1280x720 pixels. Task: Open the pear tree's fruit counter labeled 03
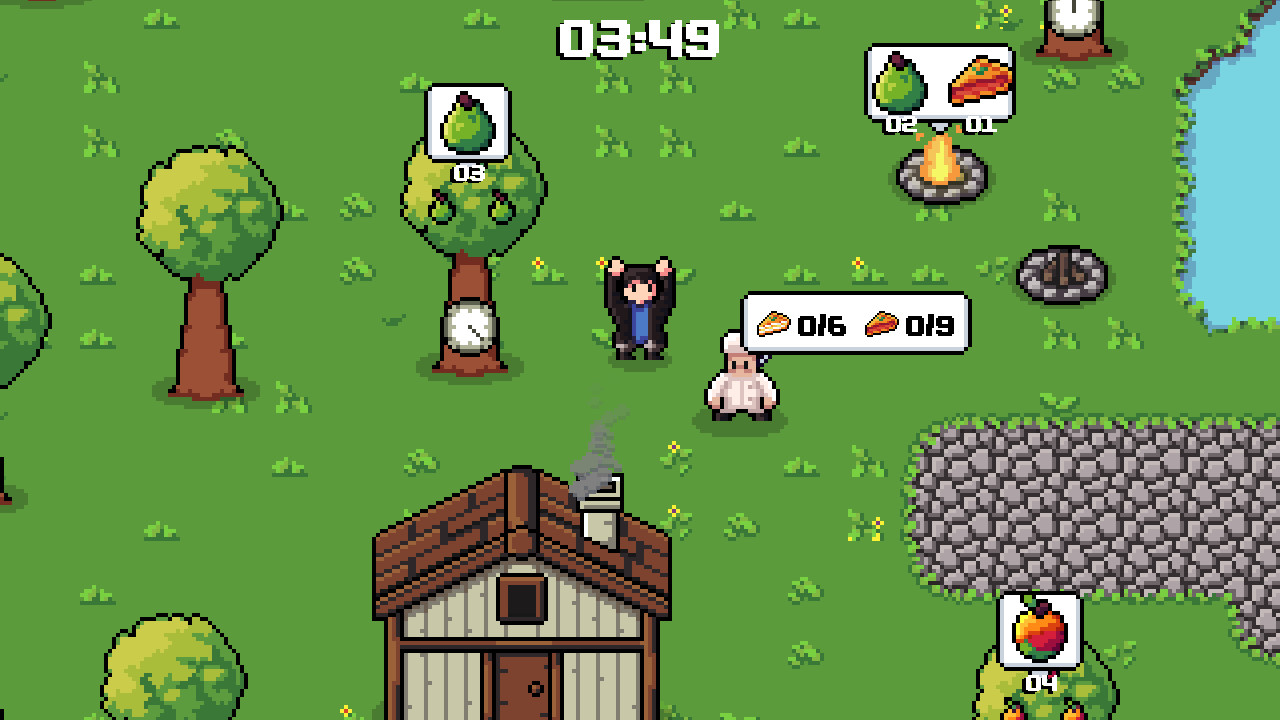click(466, 170)
